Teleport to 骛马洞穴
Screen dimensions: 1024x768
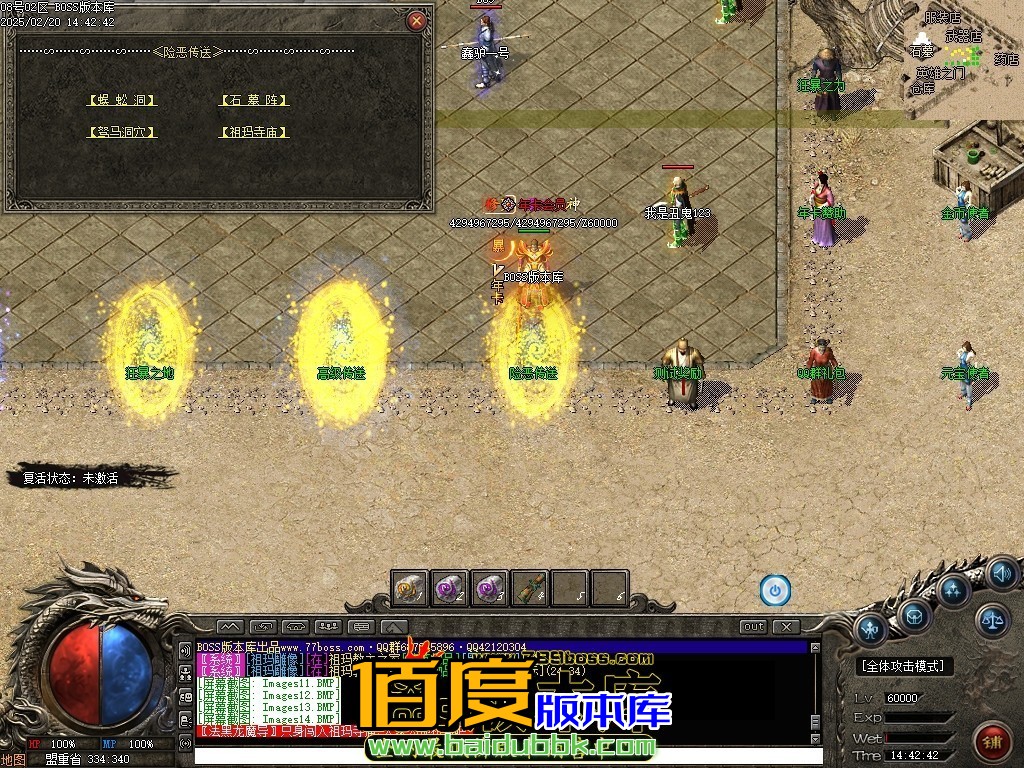pyautogui.click(x=122, y=132)
